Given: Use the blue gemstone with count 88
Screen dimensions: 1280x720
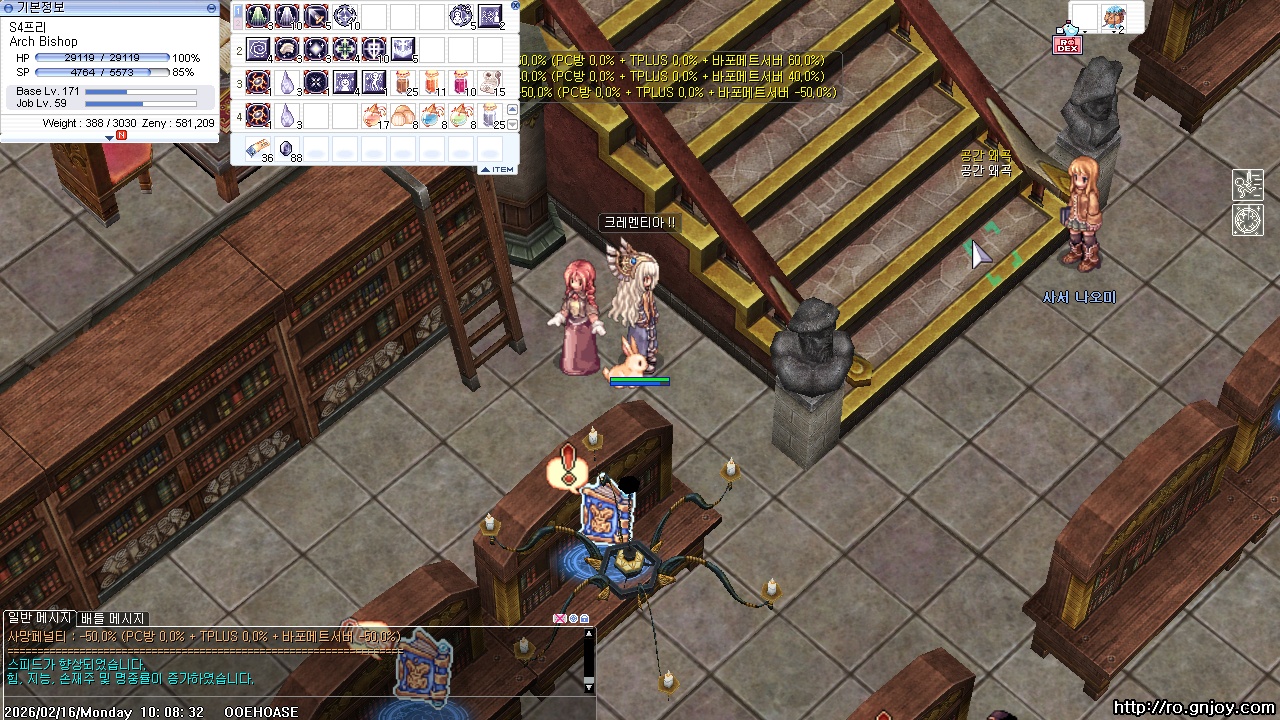Looking at the screenshot, I should 286,149.
